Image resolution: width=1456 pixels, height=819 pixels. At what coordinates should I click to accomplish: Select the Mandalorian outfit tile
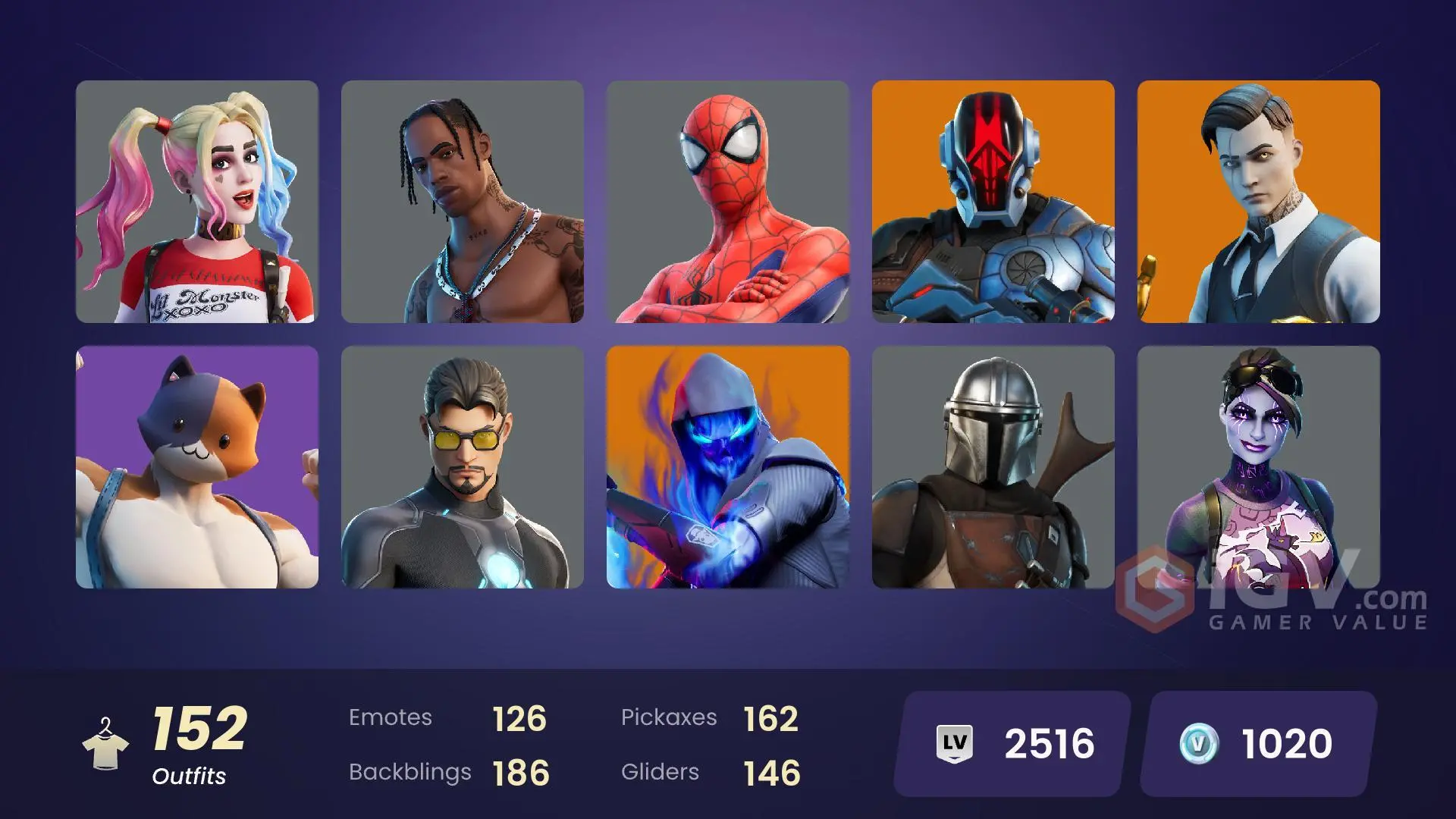(993, 467)
